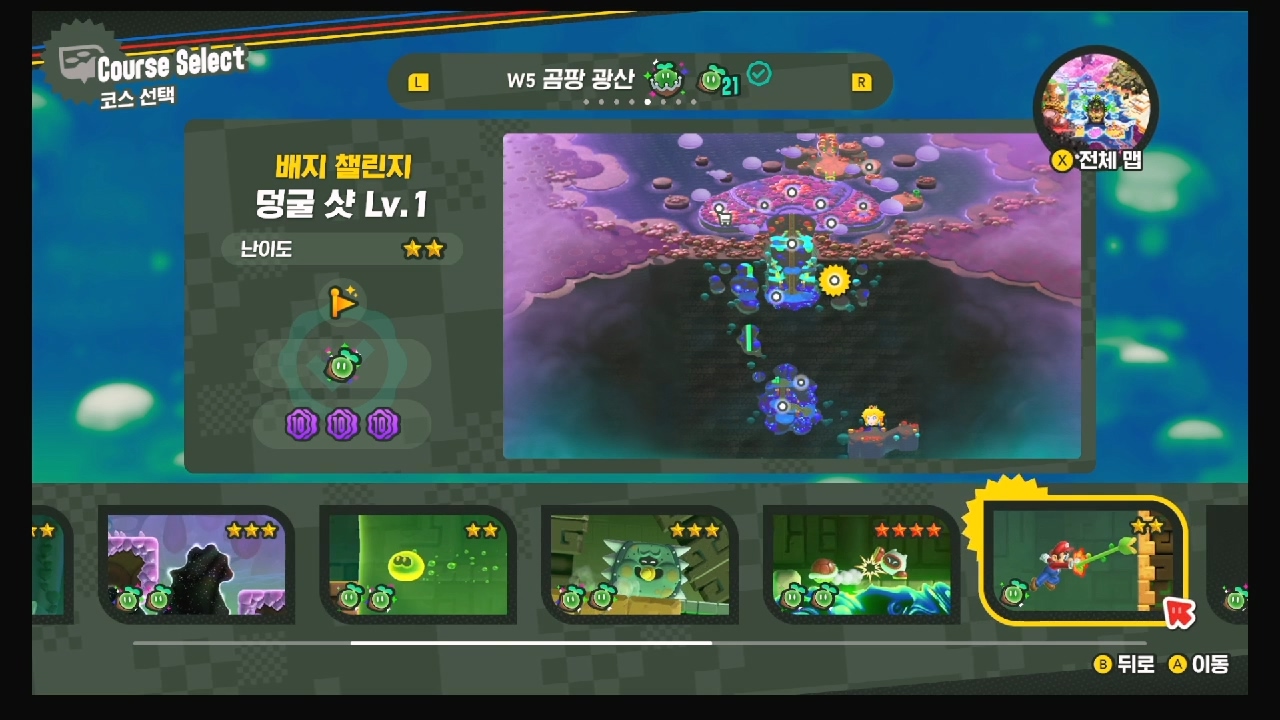Click the course list scrollbar
This screenshot has height=720, width=1280.
tap(531, 643)
